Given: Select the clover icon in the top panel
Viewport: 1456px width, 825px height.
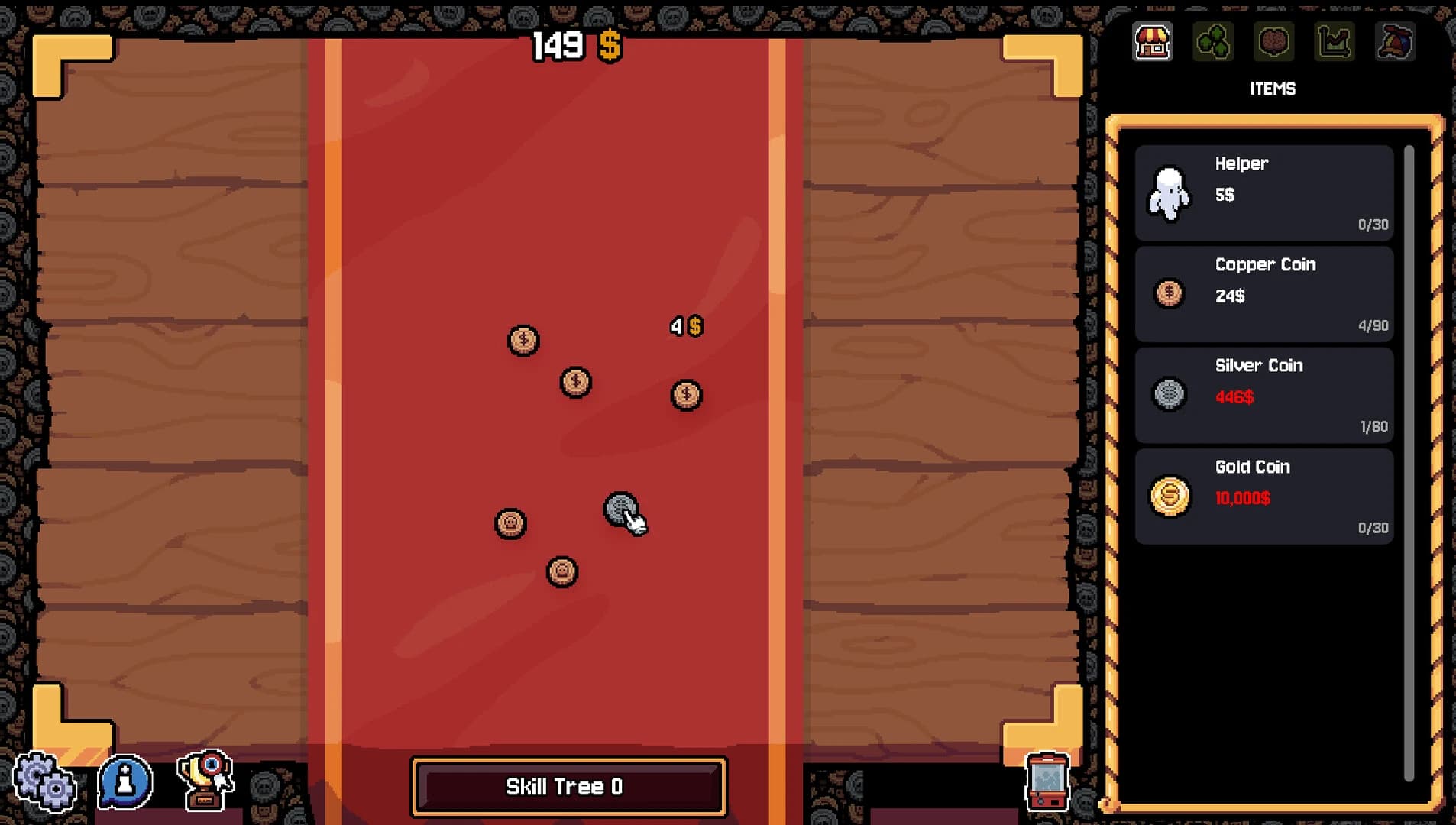Looking at the screenshot, I should [x=1213, y=42].
